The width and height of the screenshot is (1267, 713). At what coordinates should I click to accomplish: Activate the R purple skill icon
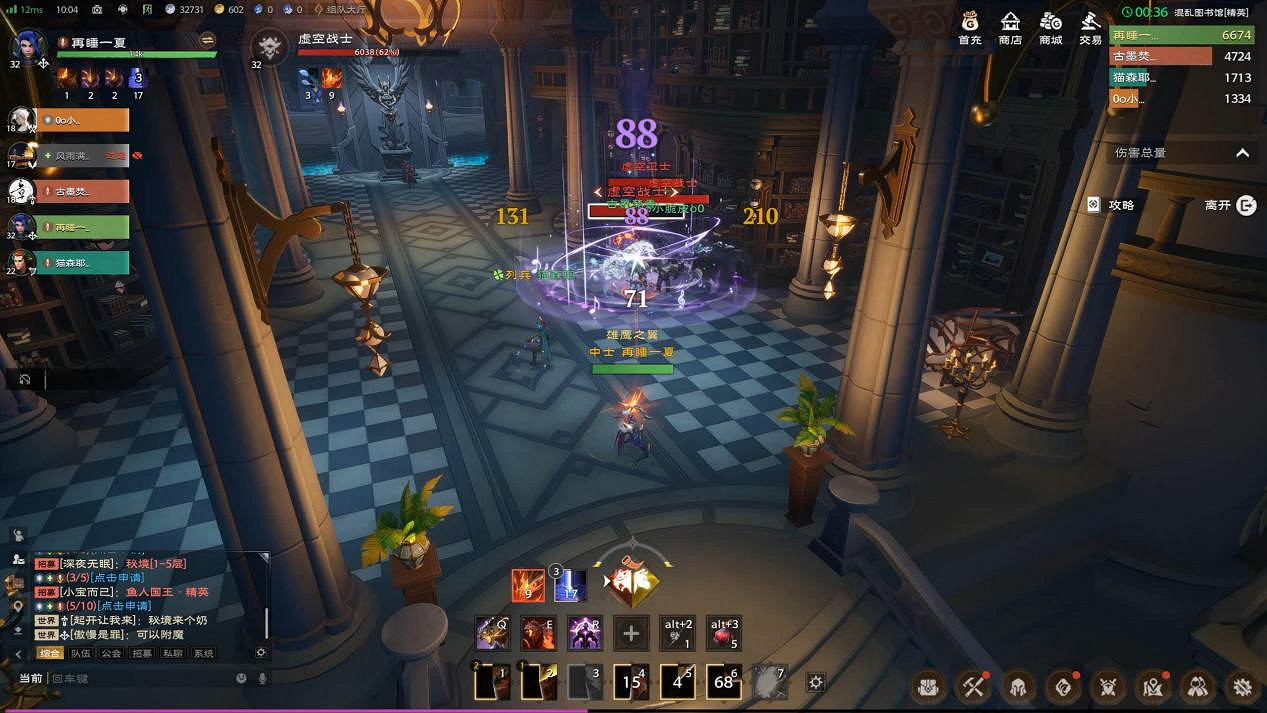click(x=585, y=632)
